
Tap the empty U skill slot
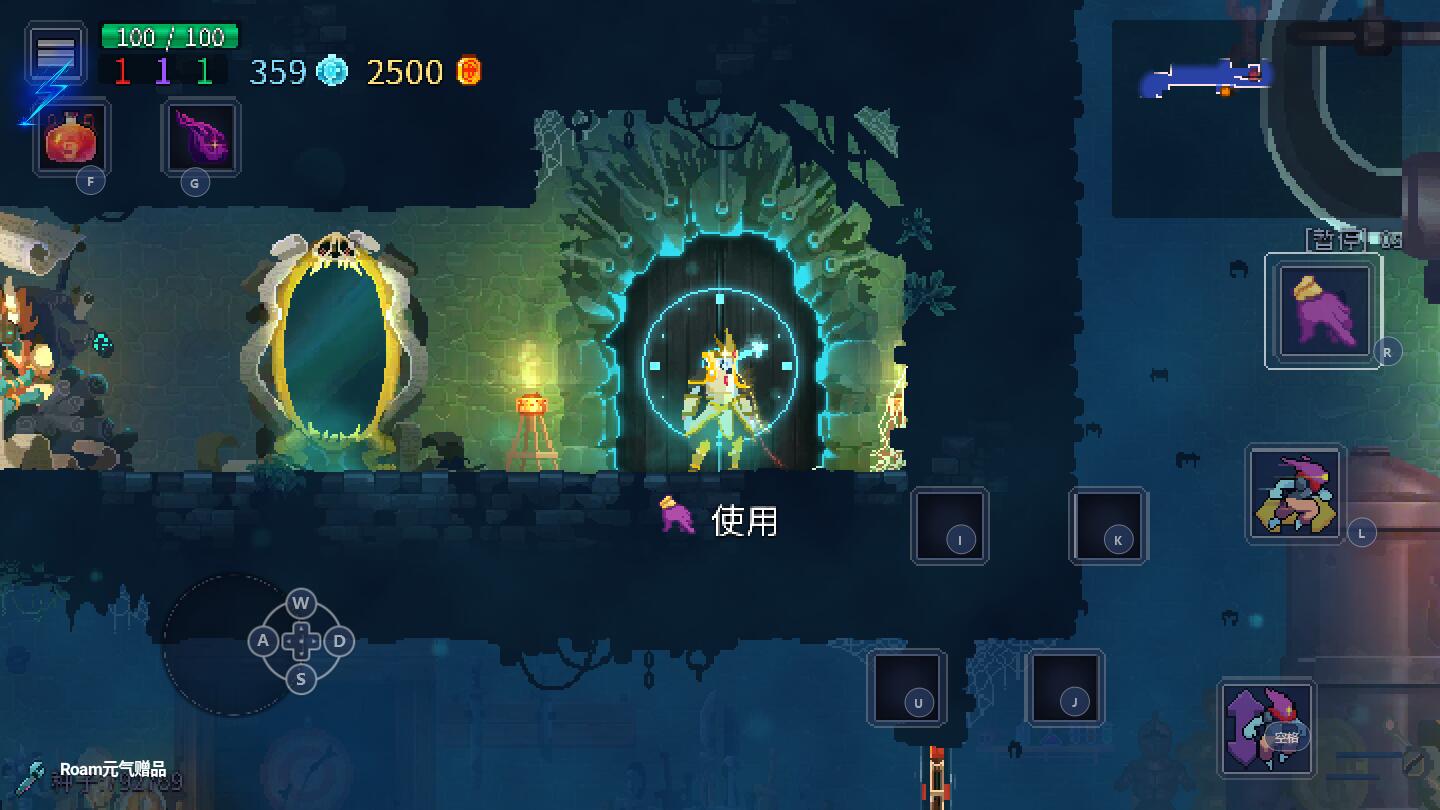point(908,689)
